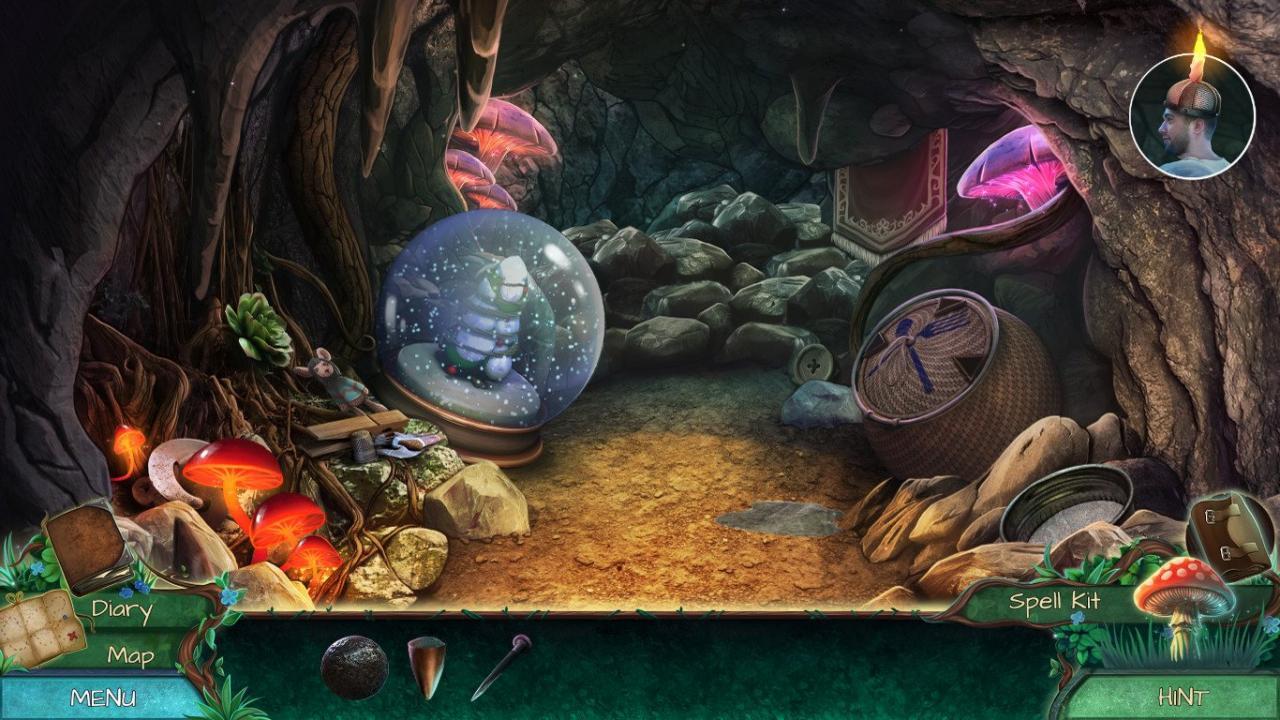
Task: Open the diary book icon
Action: click(92, 545)
